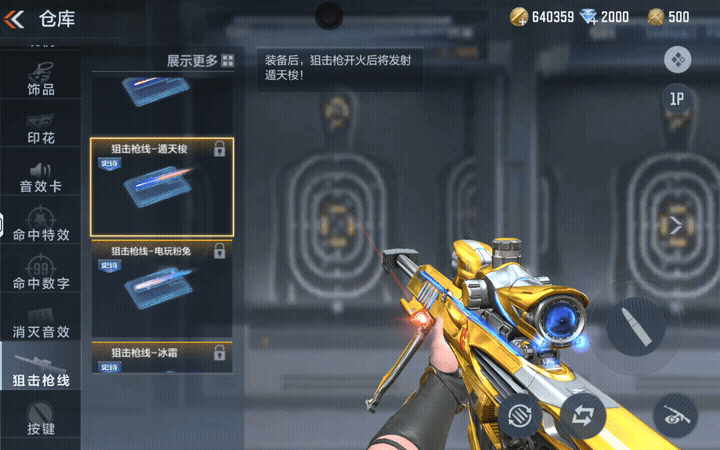Image resolution: width=720 pixels, height=450 pixels.
Task: Tap the bullet fire button
Action: pyautogui.click(x=635, y=326)
